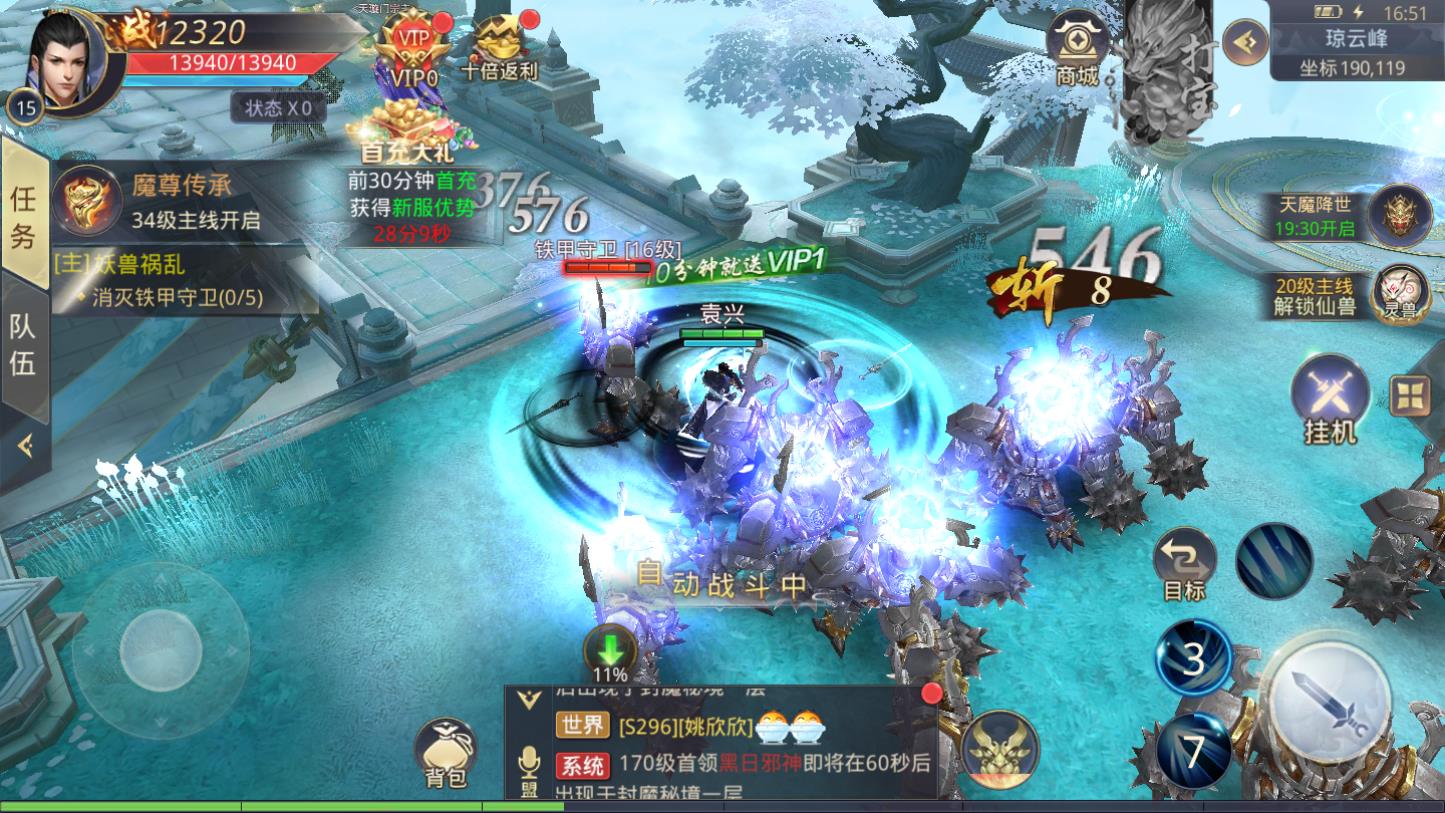Open the 灵兽 spirit beast panel

1400,293
